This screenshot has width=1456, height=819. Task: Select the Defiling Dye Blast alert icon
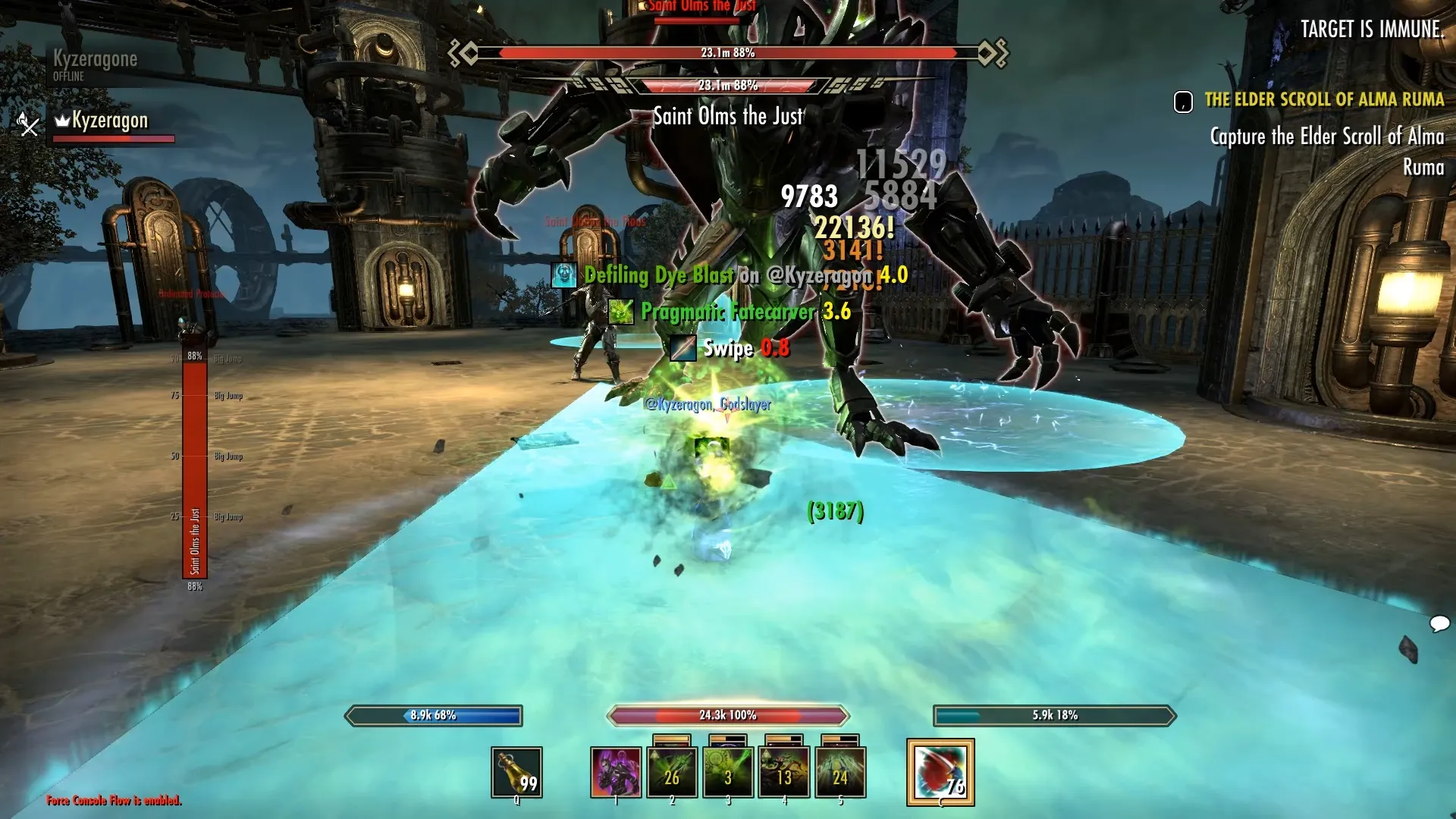[x=564, y=275]
